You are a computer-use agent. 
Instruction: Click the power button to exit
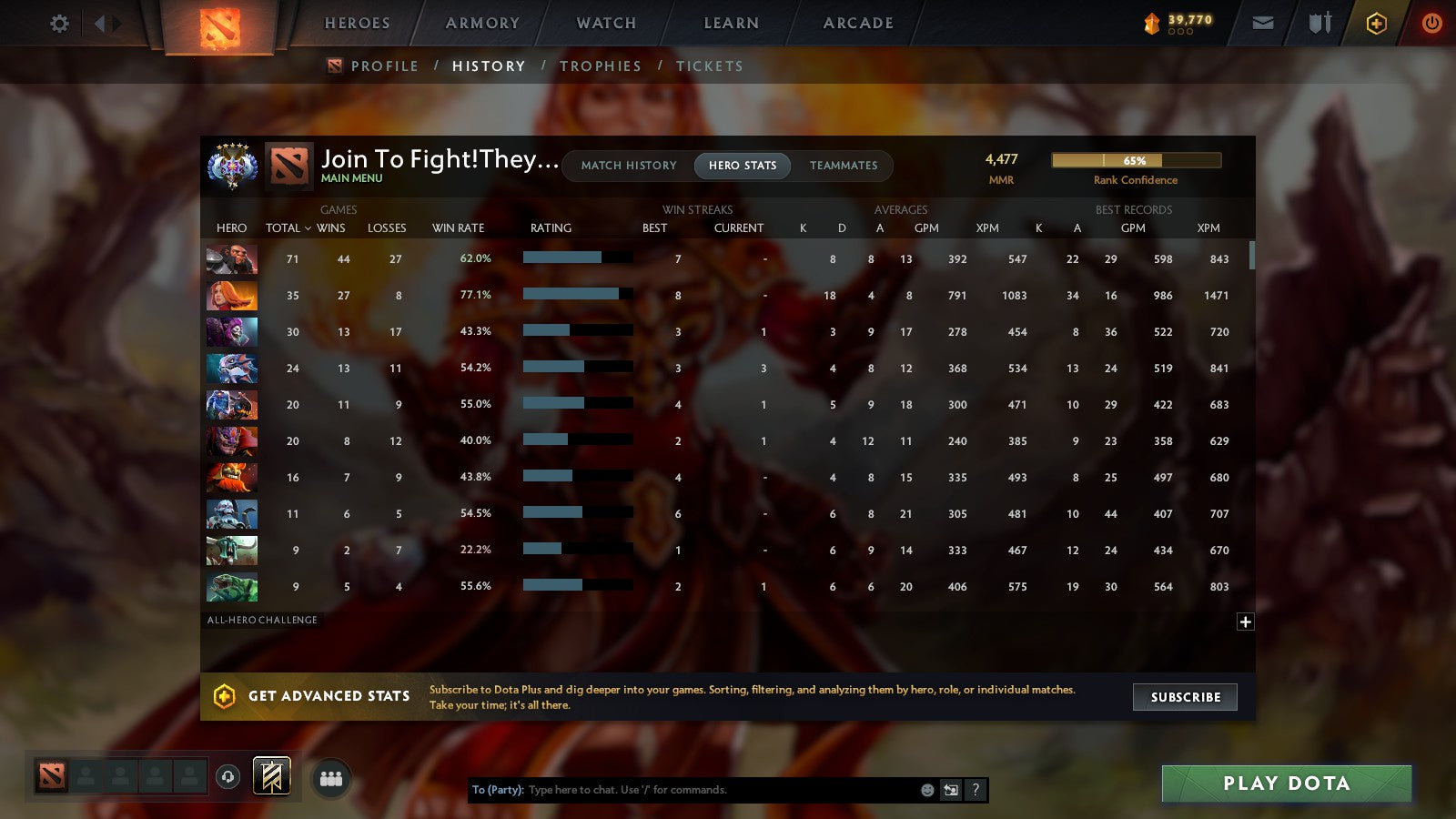[x=1431, y=23]
